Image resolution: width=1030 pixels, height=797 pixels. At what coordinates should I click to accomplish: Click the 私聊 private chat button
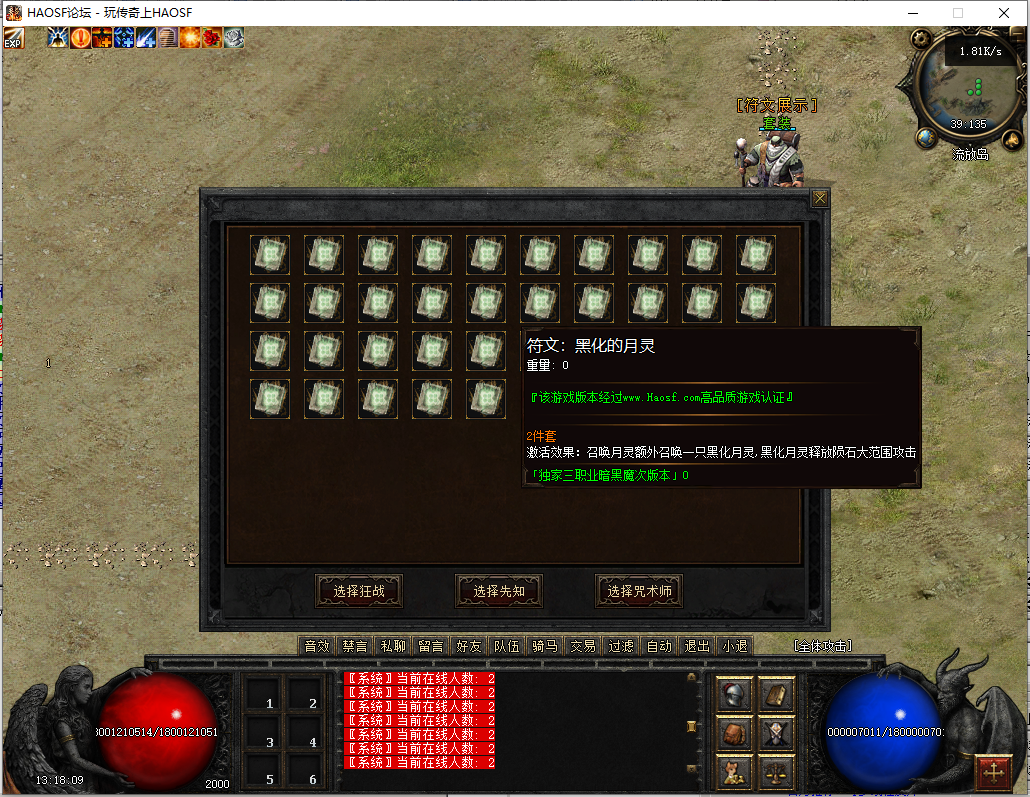coord(393,646)
